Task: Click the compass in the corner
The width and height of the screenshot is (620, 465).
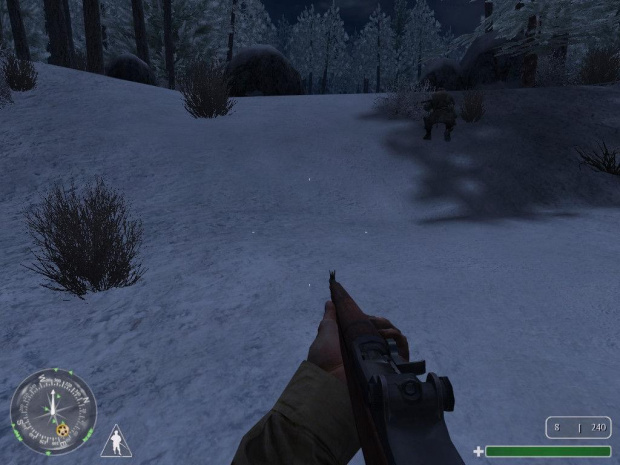Action: point(52,411)
